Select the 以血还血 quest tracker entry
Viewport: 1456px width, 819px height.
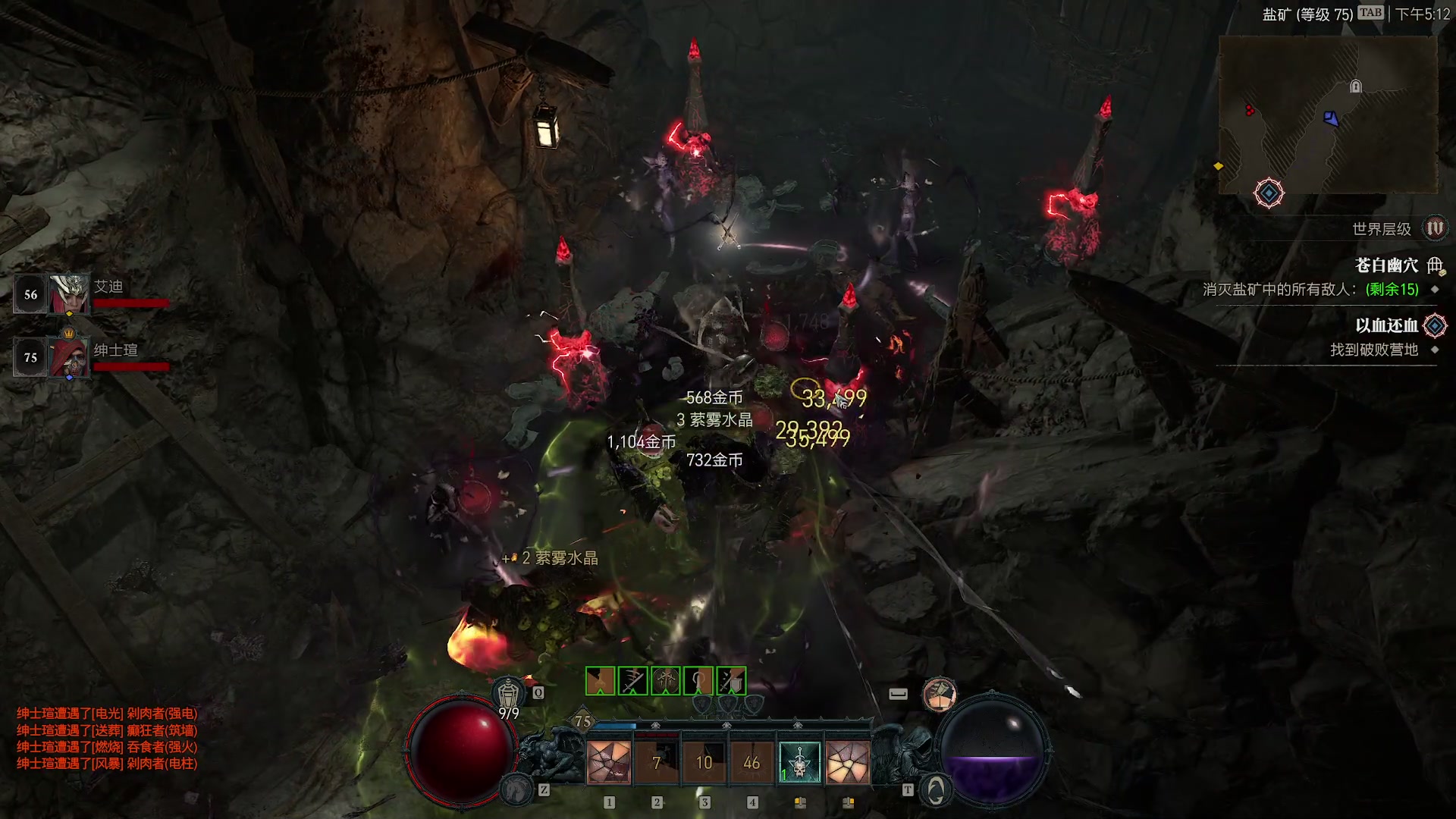coord(1386,326)
